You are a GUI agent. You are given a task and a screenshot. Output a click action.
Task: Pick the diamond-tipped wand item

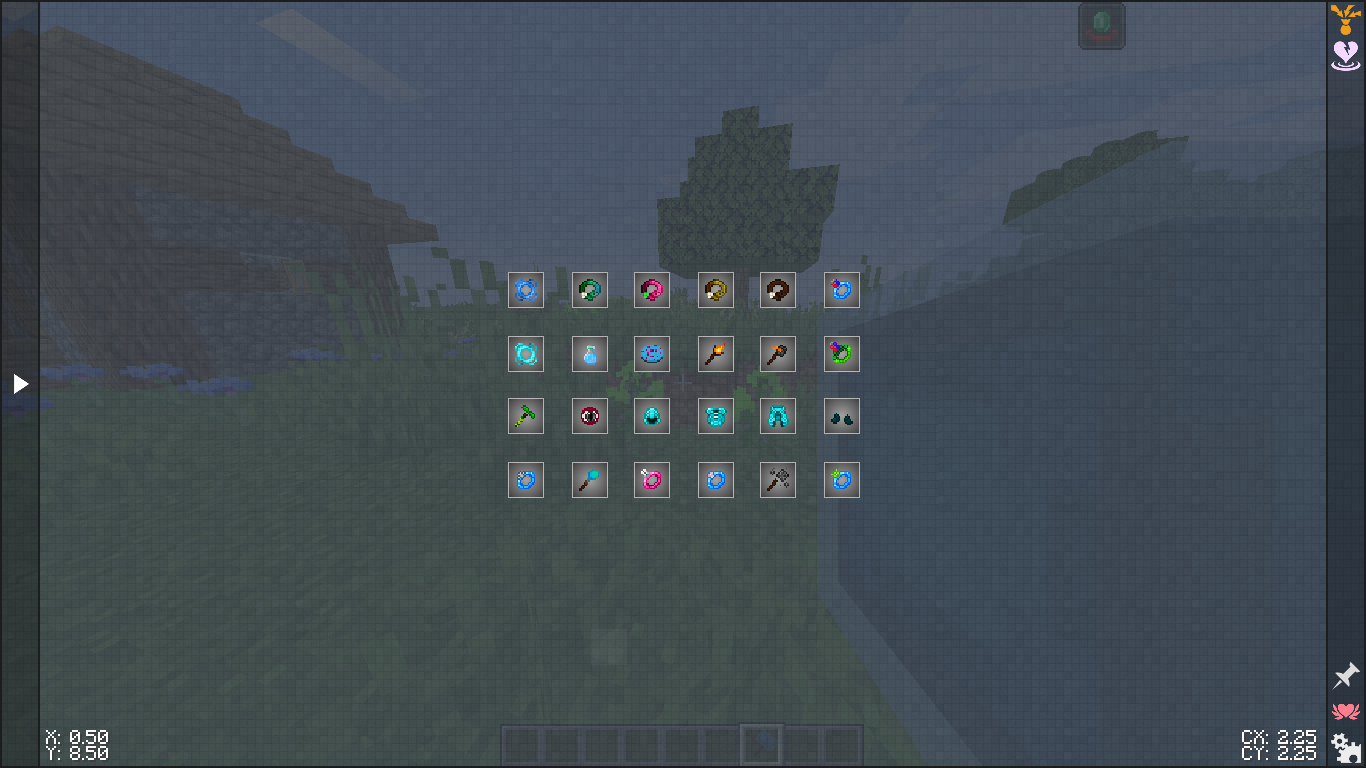click(590, 480)
